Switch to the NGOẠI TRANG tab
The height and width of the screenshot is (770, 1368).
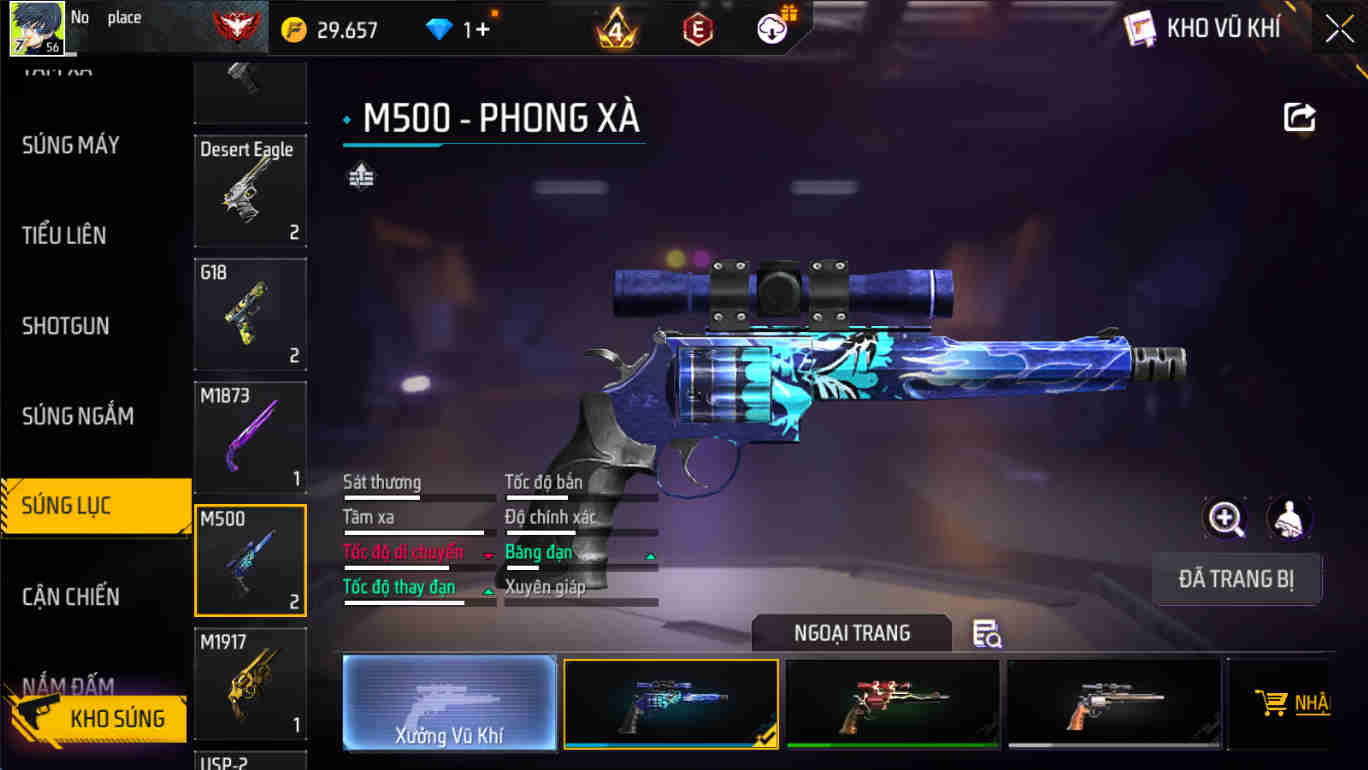click(x=851, y=633)
